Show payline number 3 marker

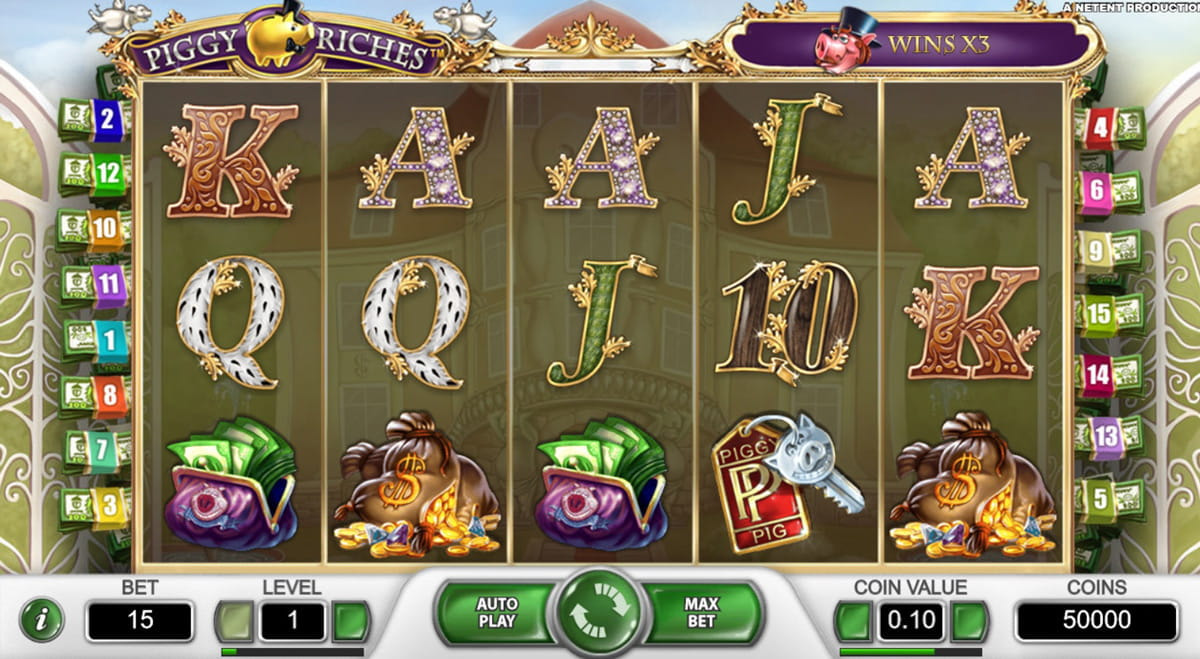tap(111, 507)
